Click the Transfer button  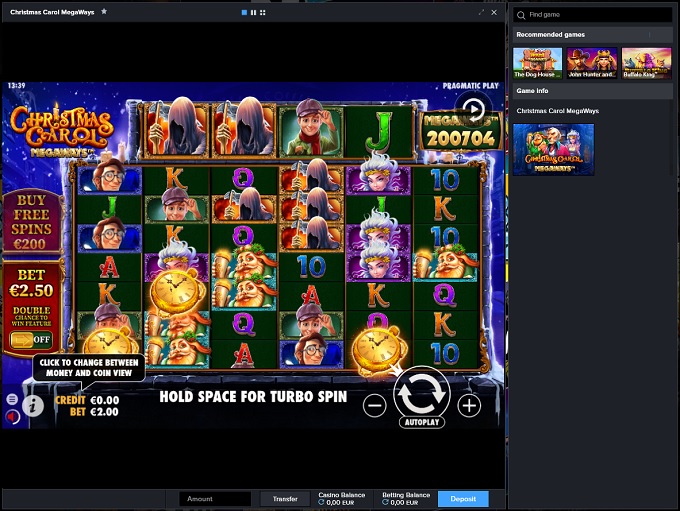point(285,498)
